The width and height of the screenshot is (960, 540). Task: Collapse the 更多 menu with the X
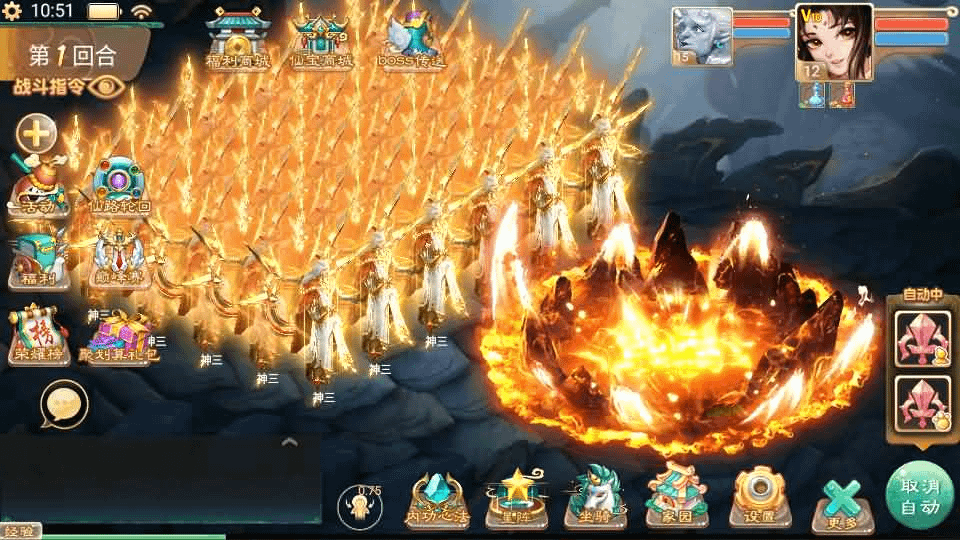coord(840,500)
